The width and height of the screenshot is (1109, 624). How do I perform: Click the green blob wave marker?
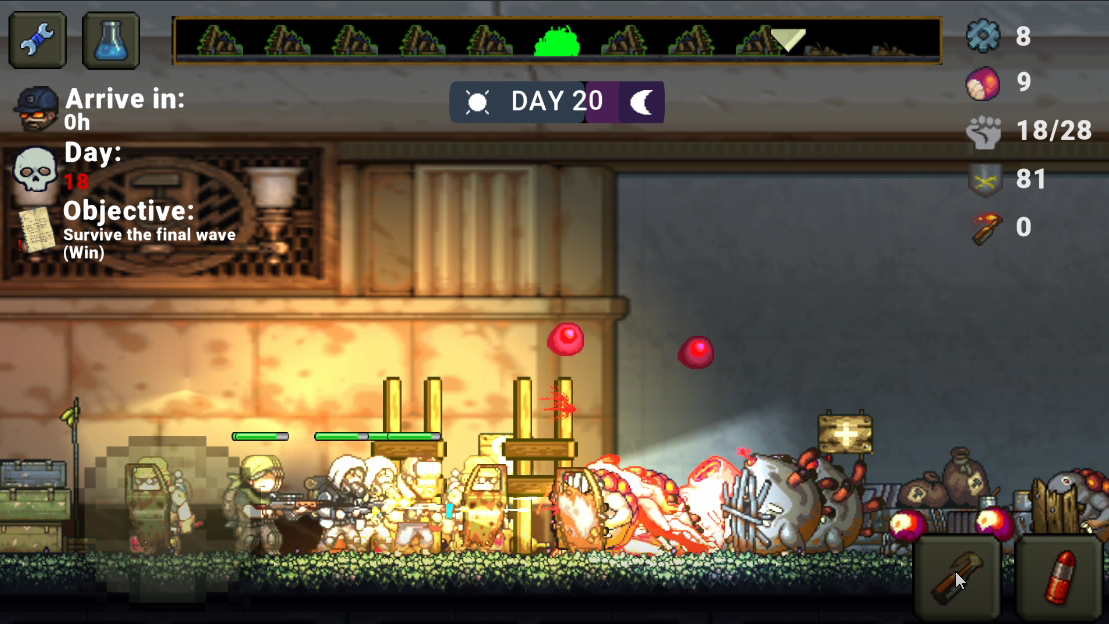pyautogui.click(x=558, y=41)
